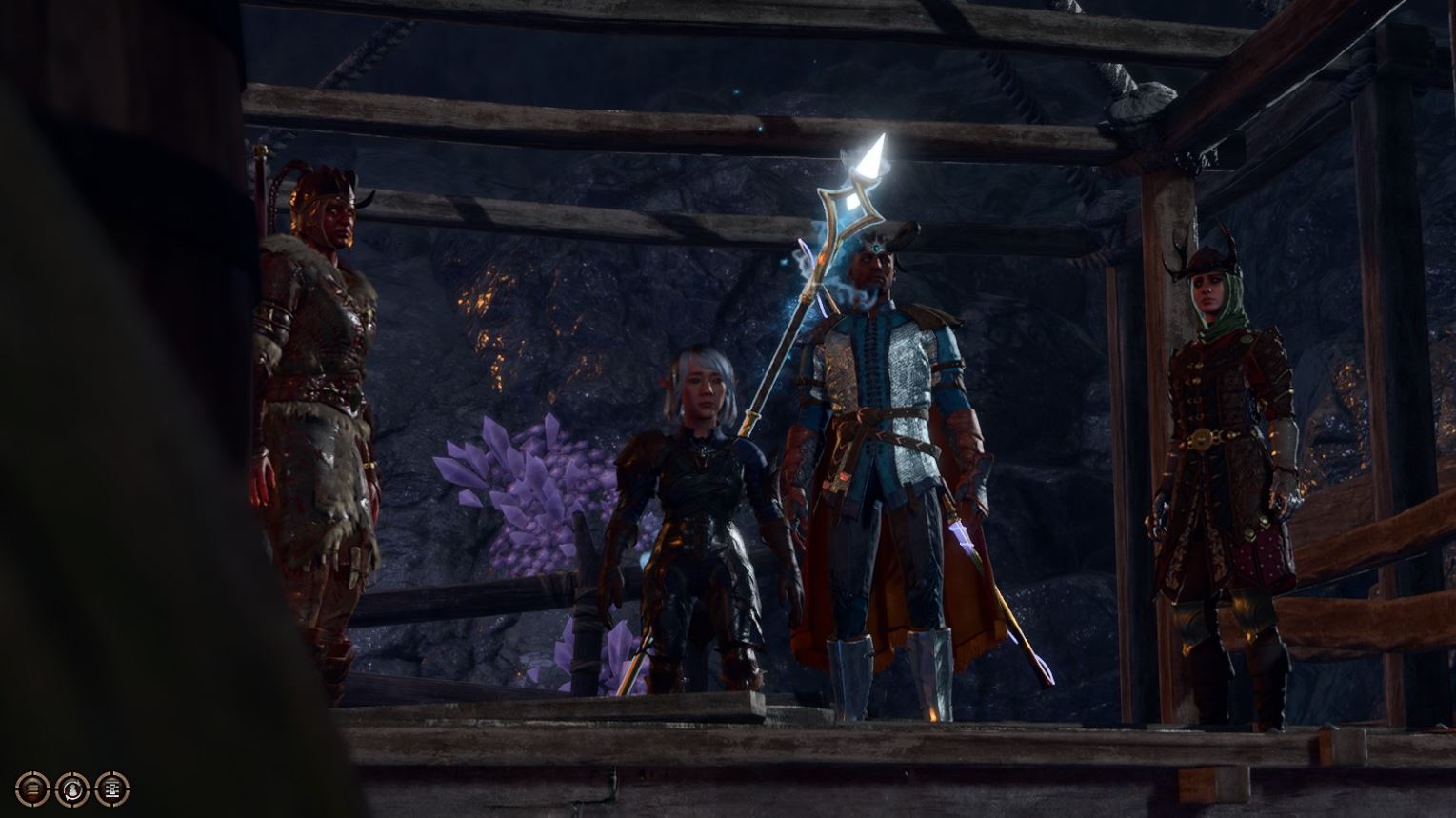Click the third icon in the corner cluster
The height and width of the screenshot is (818, 1456).
(110, 788)
